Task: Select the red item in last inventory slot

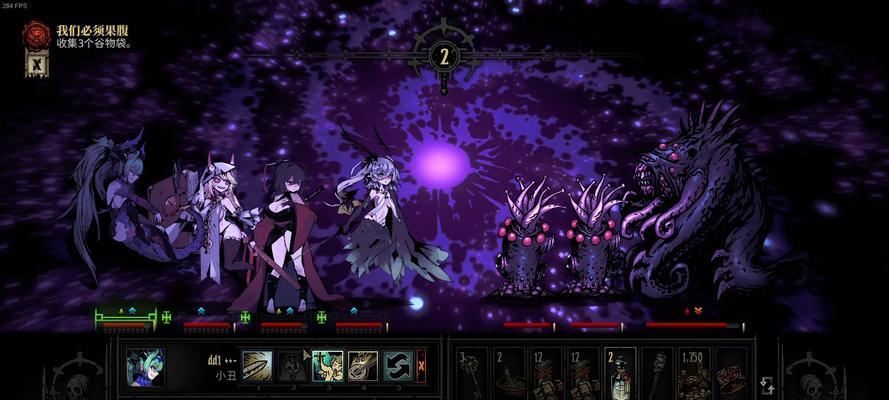Action: (x=730, y=372)
